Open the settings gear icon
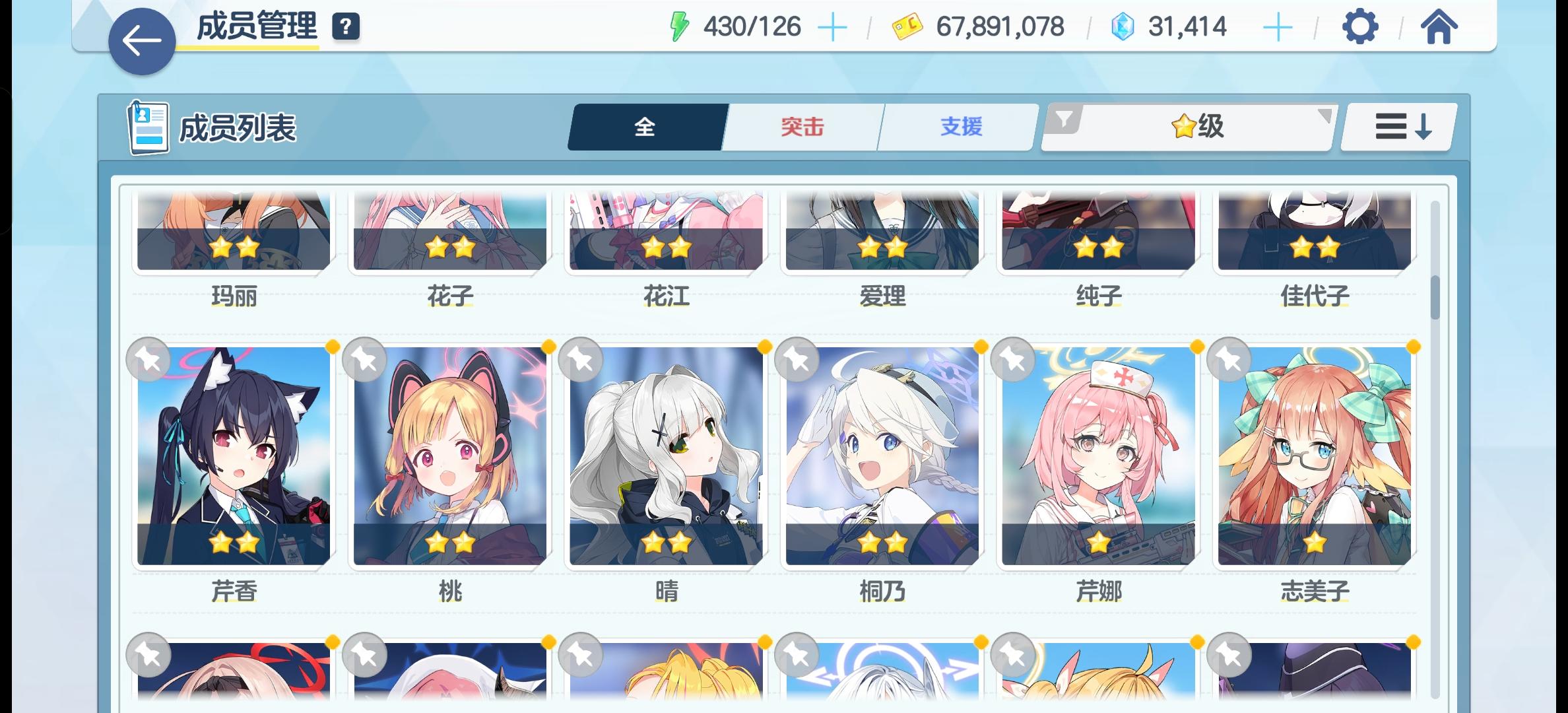Screen dimensions: 1568x713 point(1361,28)
